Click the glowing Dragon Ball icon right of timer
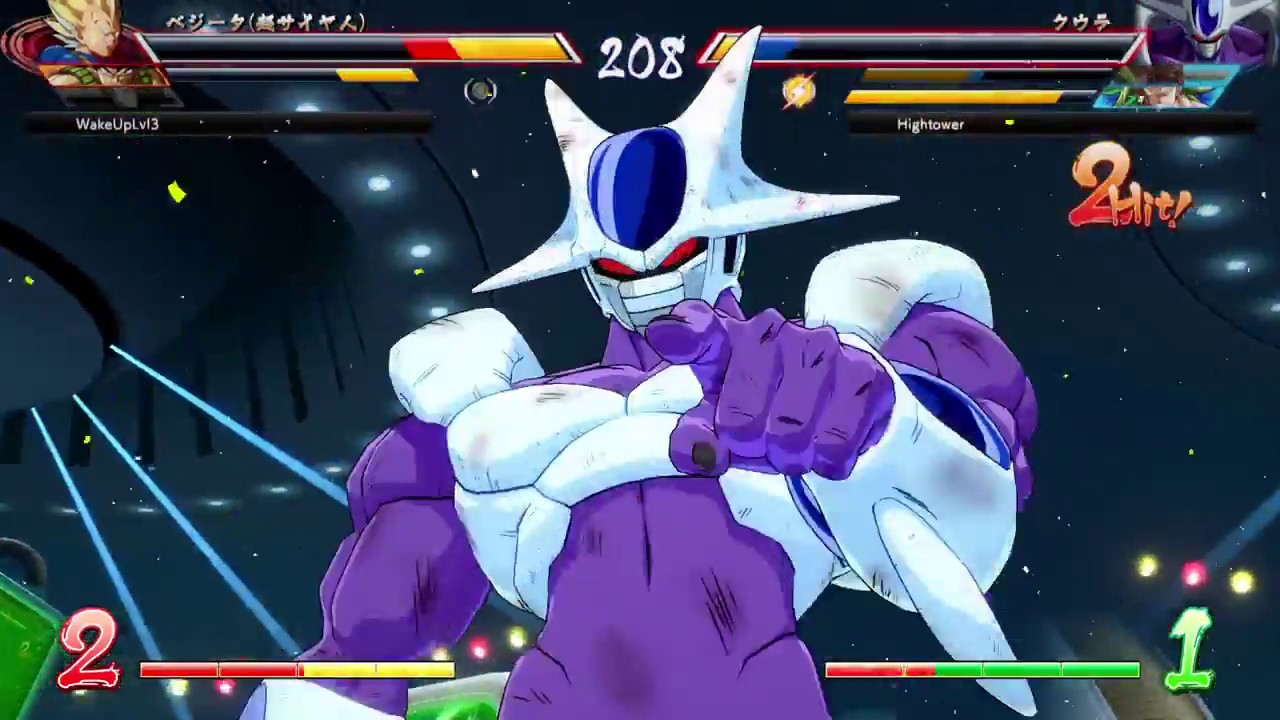1280x720 pixels. 797,92
